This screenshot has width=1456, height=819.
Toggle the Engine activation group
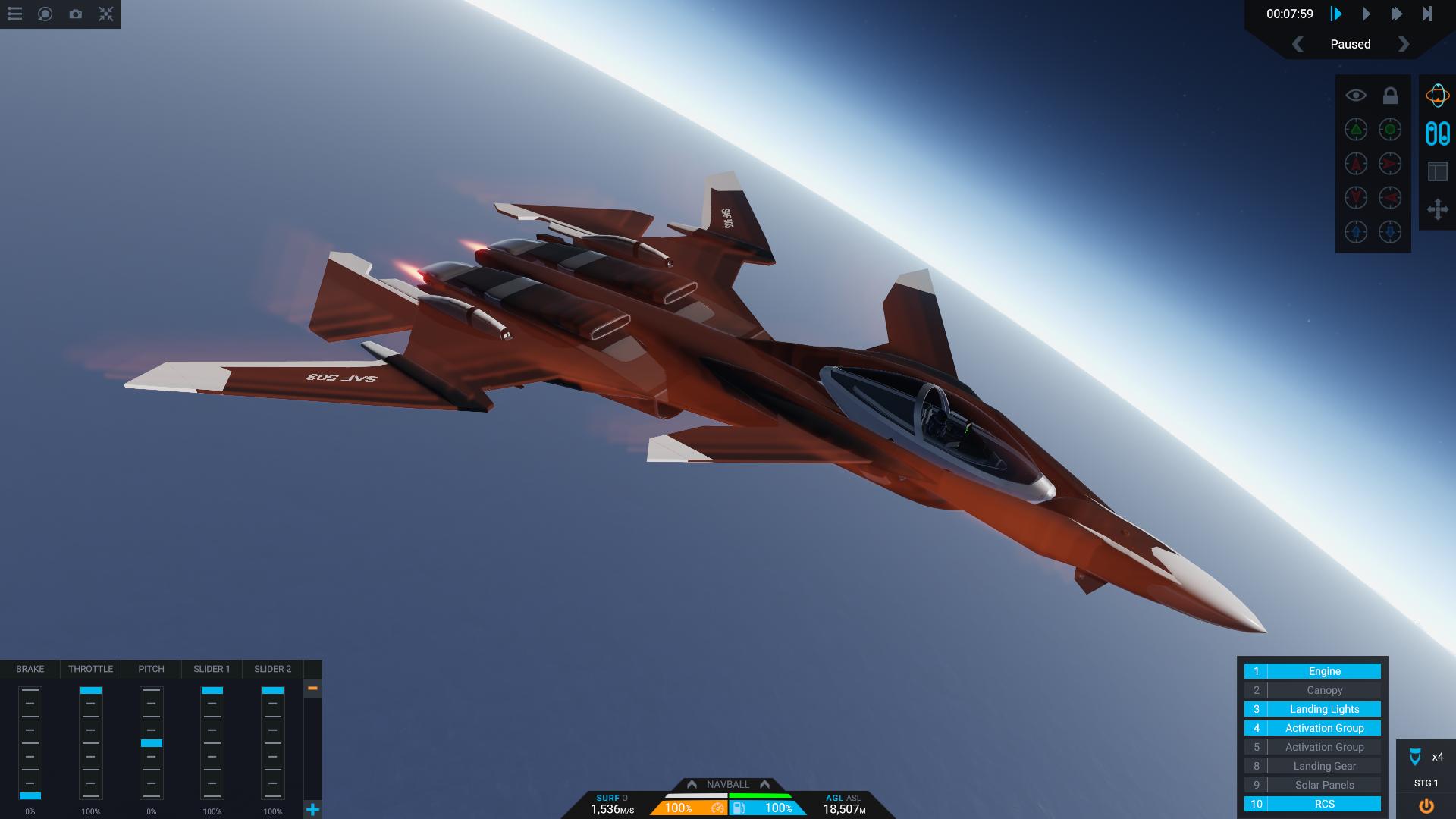(1324, 671)
